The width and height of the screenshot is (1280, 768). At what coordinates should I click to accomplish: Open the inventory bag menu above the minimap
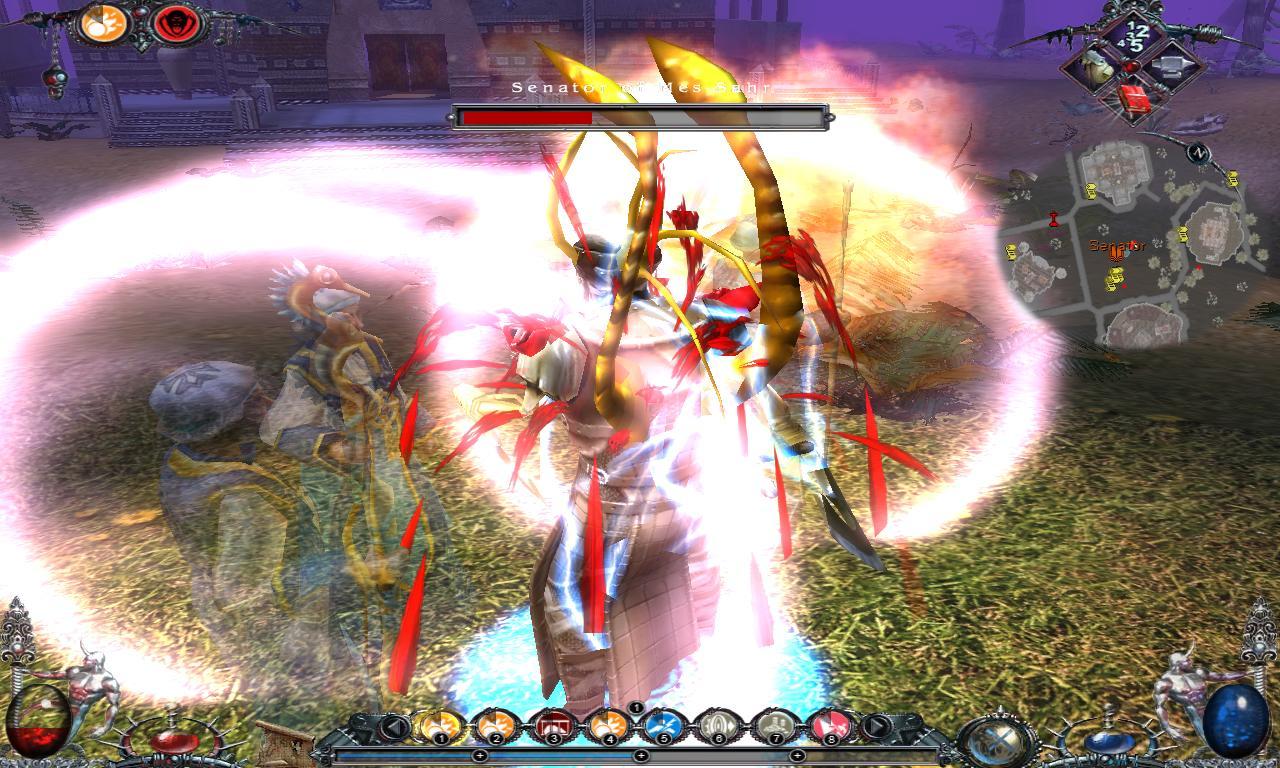(x=1097, y=67)
